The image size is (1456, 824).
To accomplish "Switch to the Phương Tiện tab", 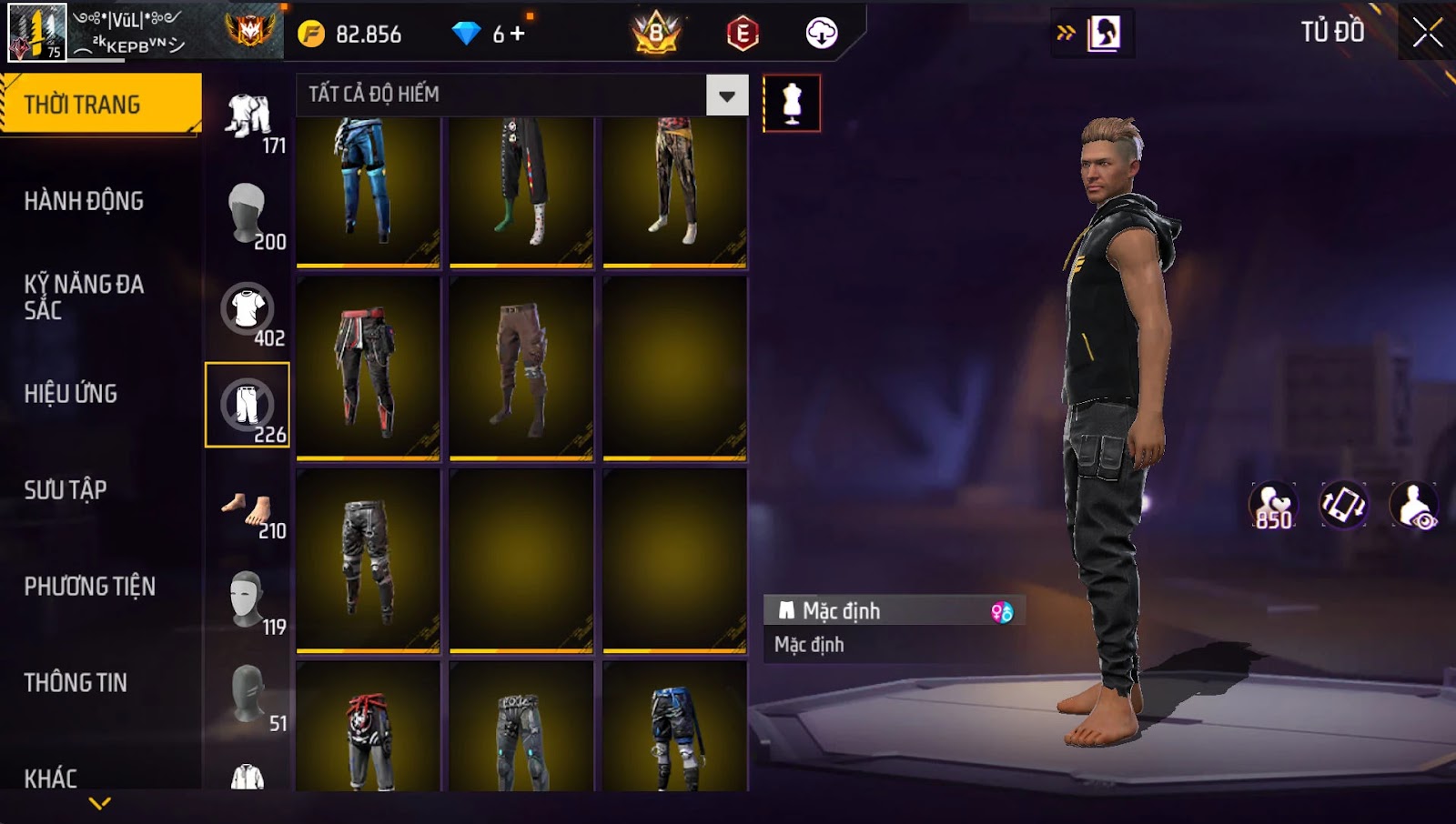I will click(x=89, y=587).
